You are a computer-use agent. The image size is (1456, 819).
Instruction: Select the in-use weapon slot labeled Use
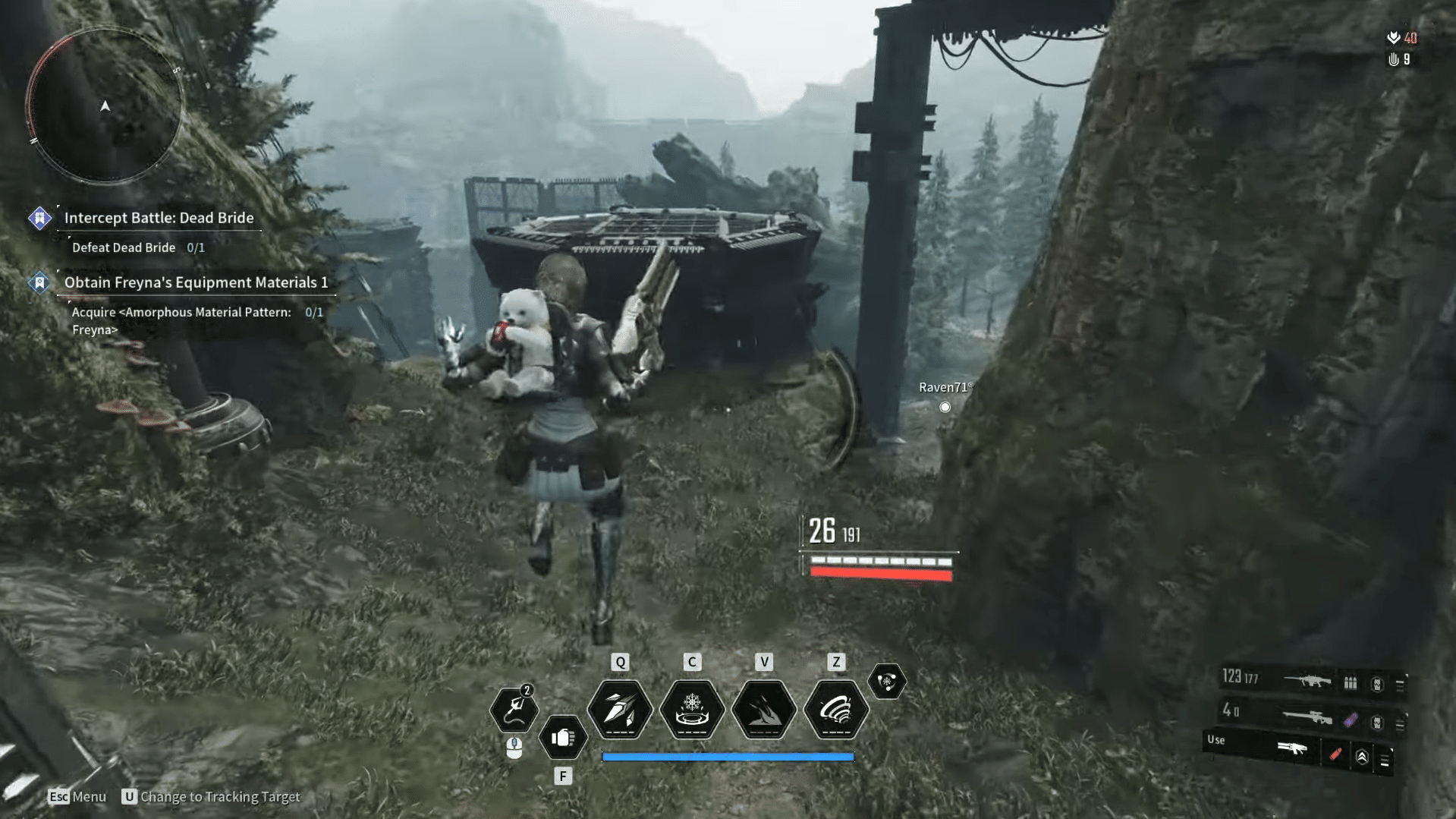1291,749
